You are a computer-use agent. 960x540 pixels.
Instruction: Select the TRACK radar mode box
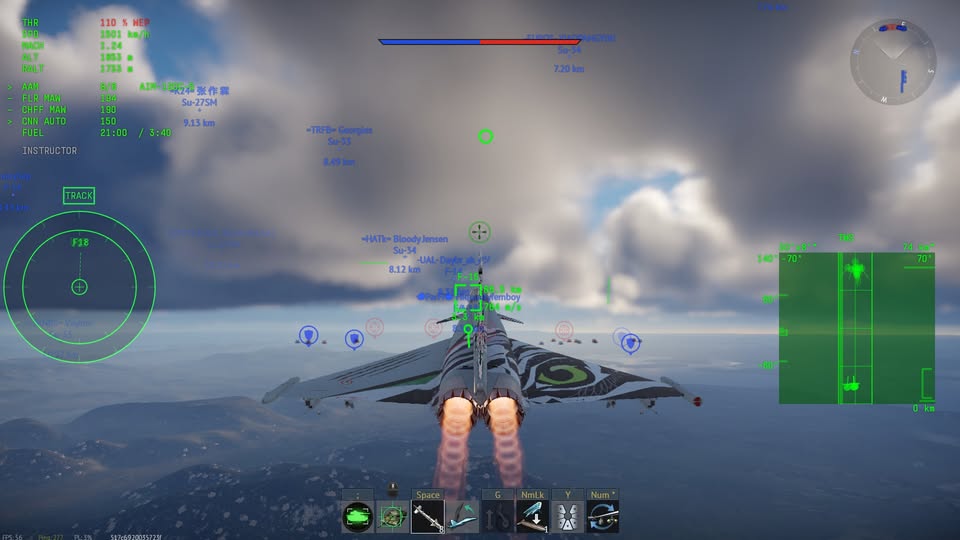point(79,196)
